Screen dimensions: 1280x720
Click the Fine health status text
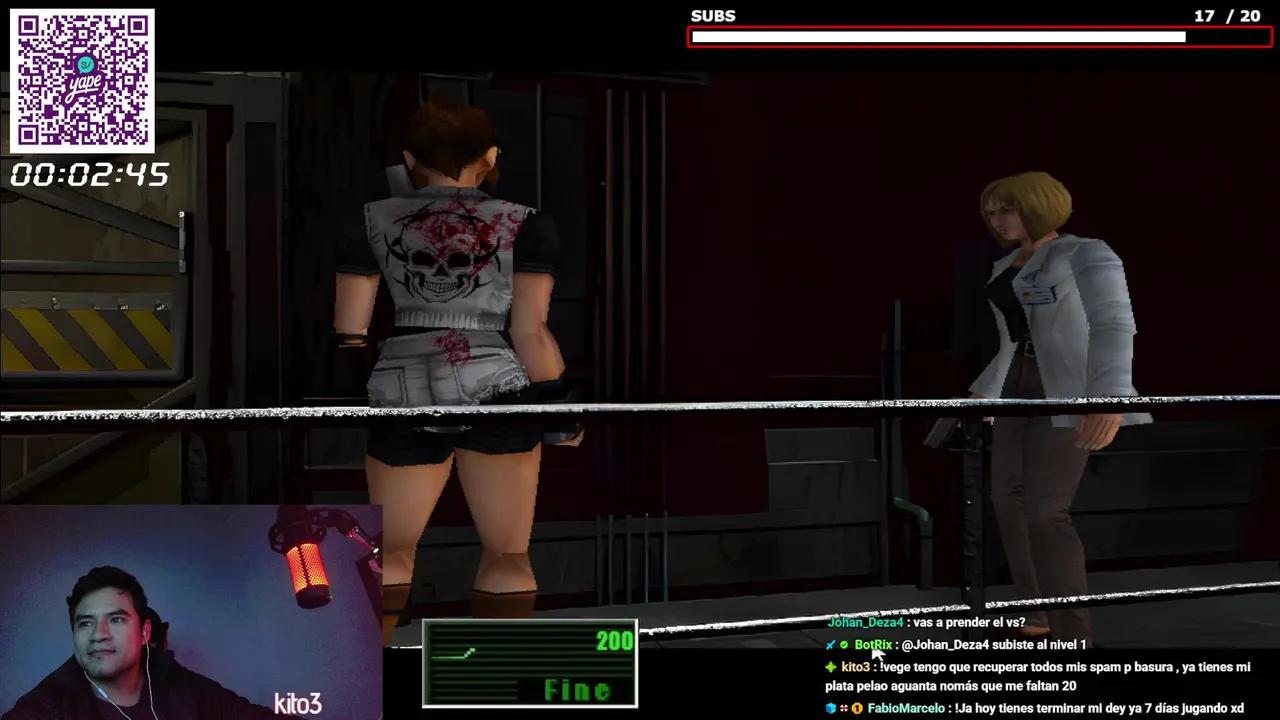(576, 691)
